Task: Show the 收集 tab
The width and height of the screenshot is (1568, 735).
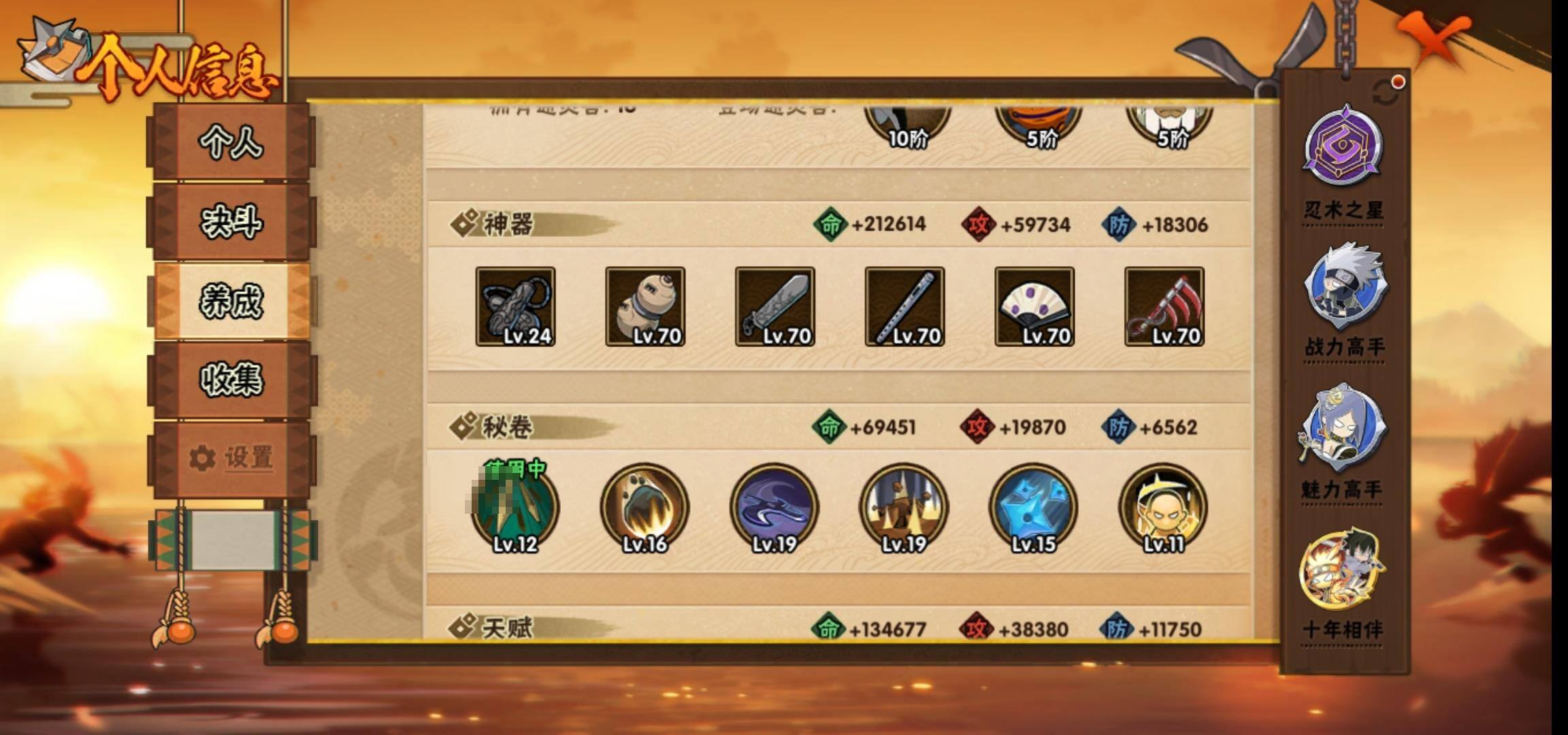Action: coord(231,379)
